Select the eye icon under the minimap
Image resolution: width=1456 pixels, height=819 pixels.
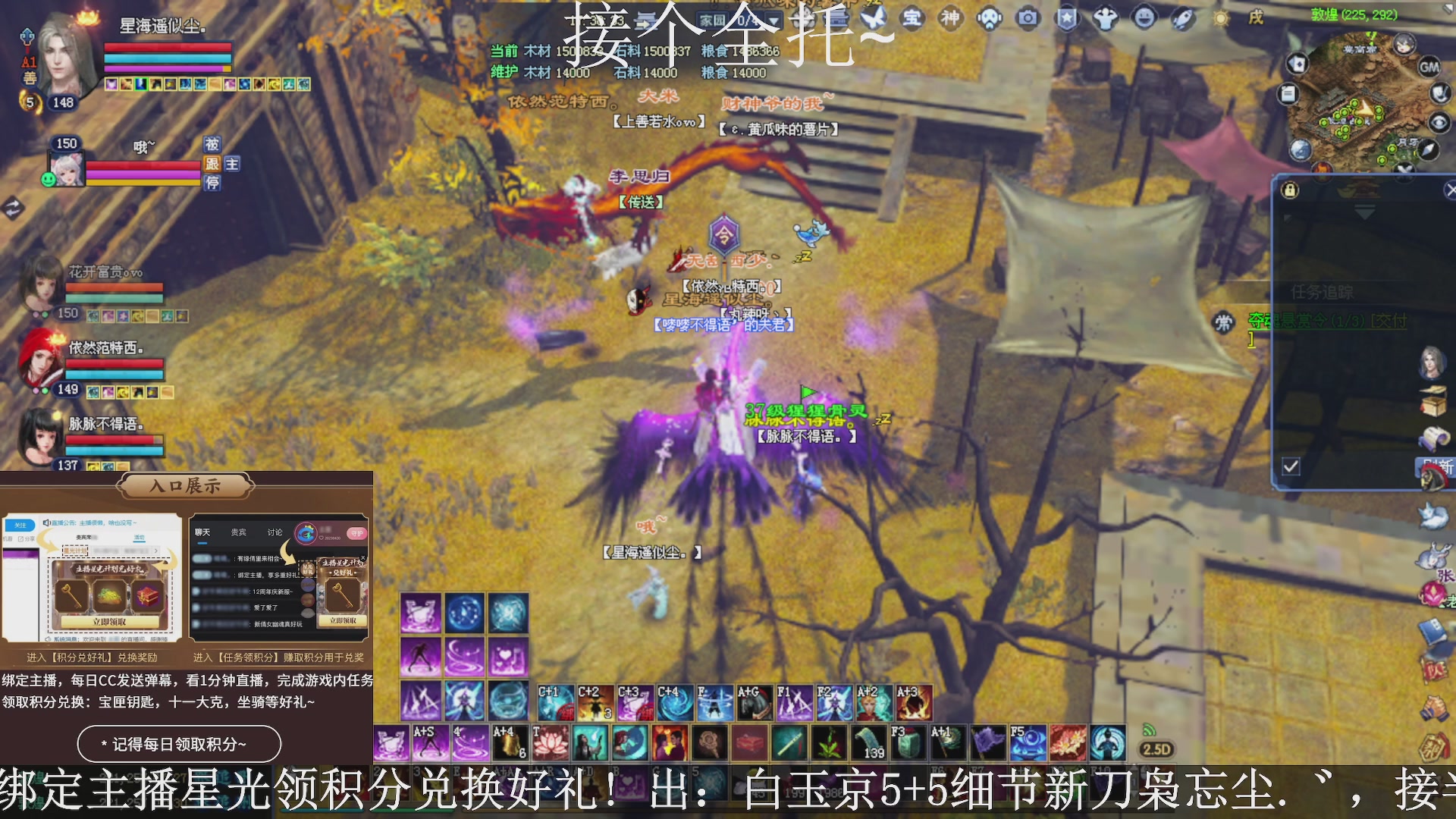(x=1439, y=122)
